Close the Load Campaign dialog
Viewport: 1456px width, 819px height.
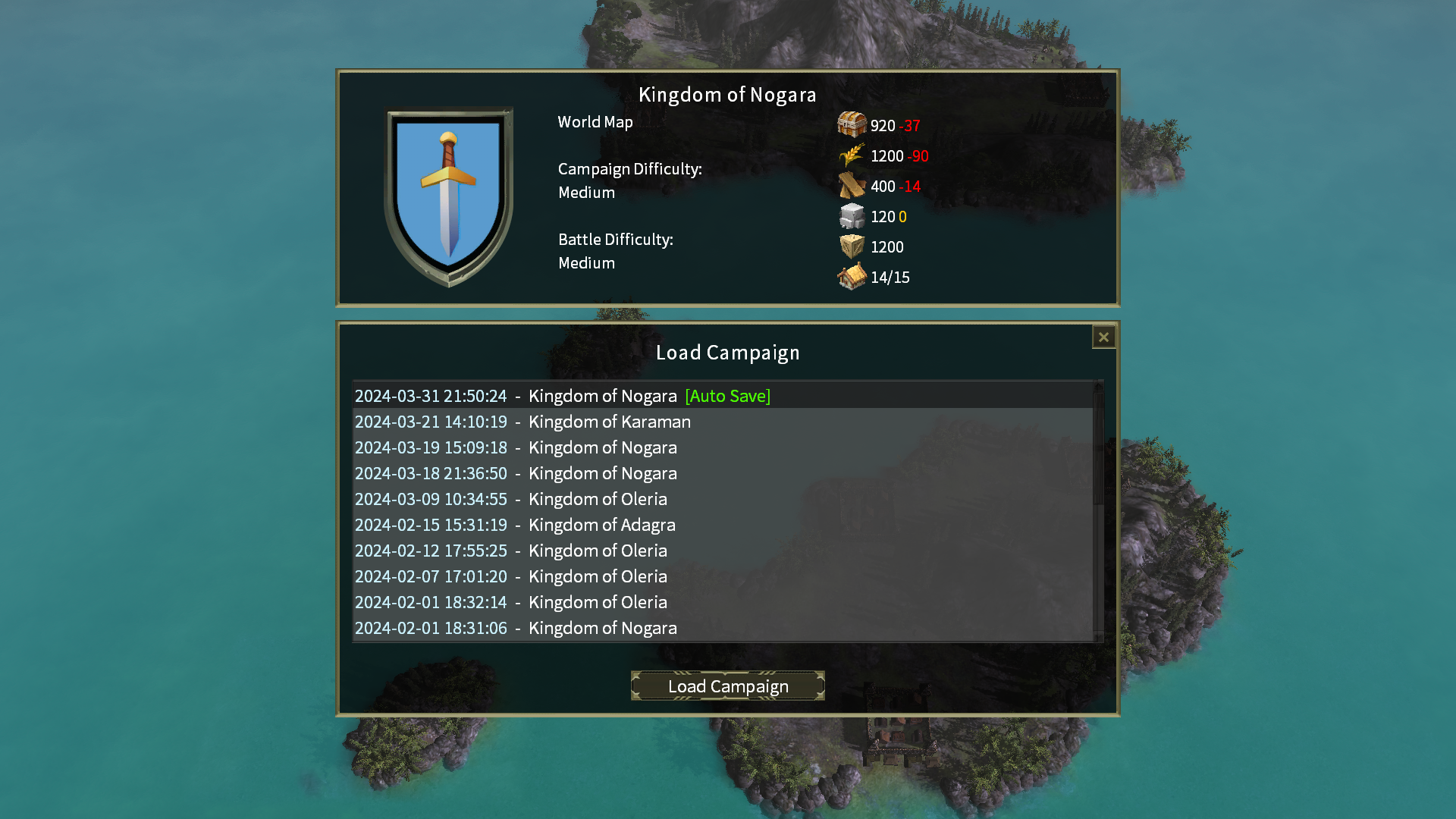1103,337
